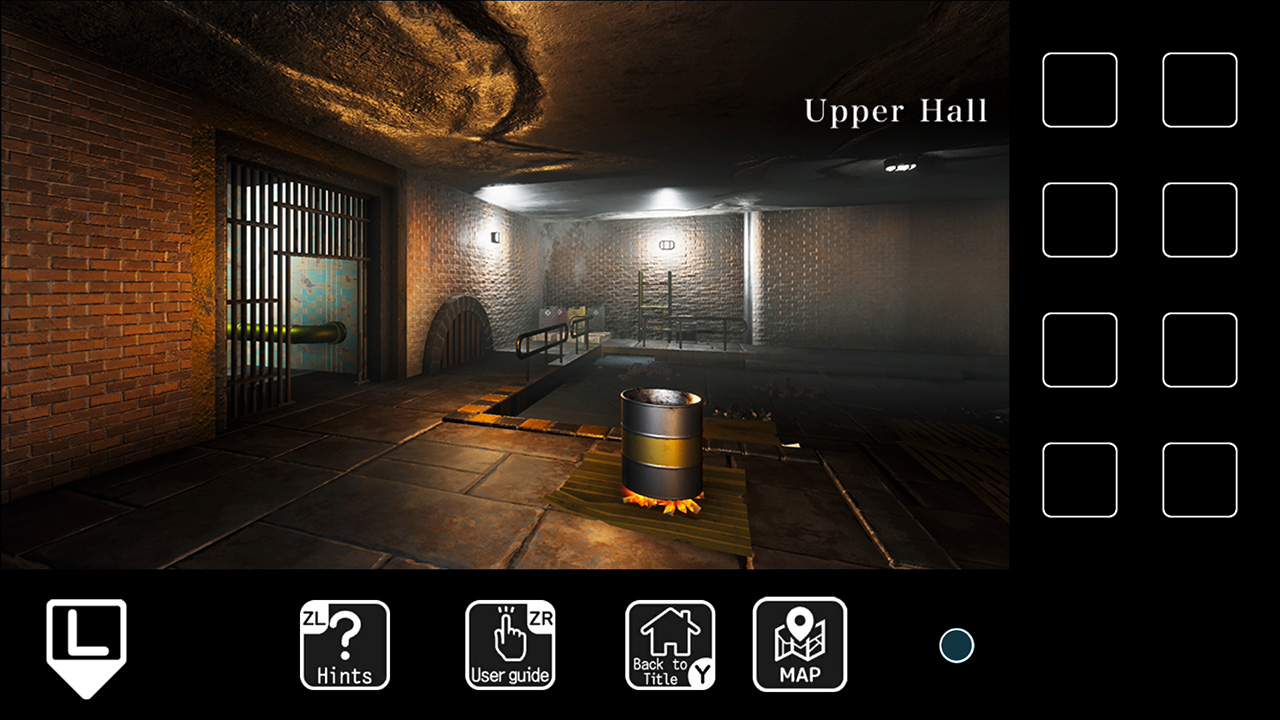Select the third-row right inventory slot
The image size is (1280, 720).
(1200, 350)
